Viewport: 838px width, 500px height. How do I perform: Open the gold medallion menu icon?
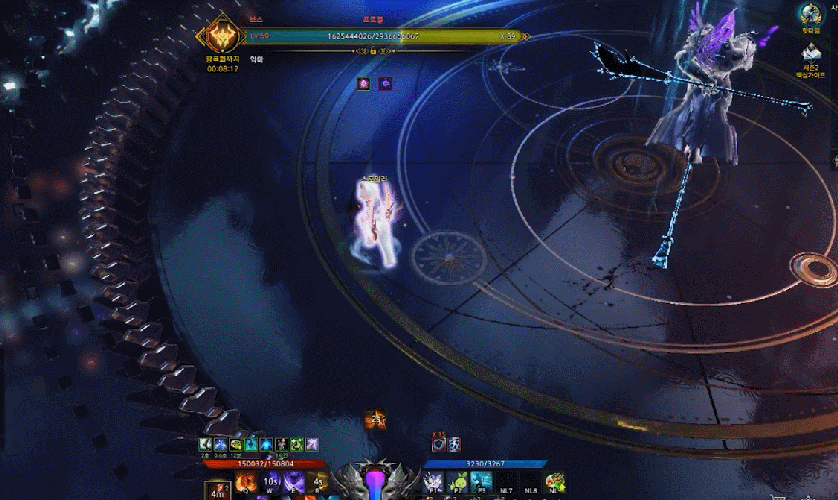point(809,14)
